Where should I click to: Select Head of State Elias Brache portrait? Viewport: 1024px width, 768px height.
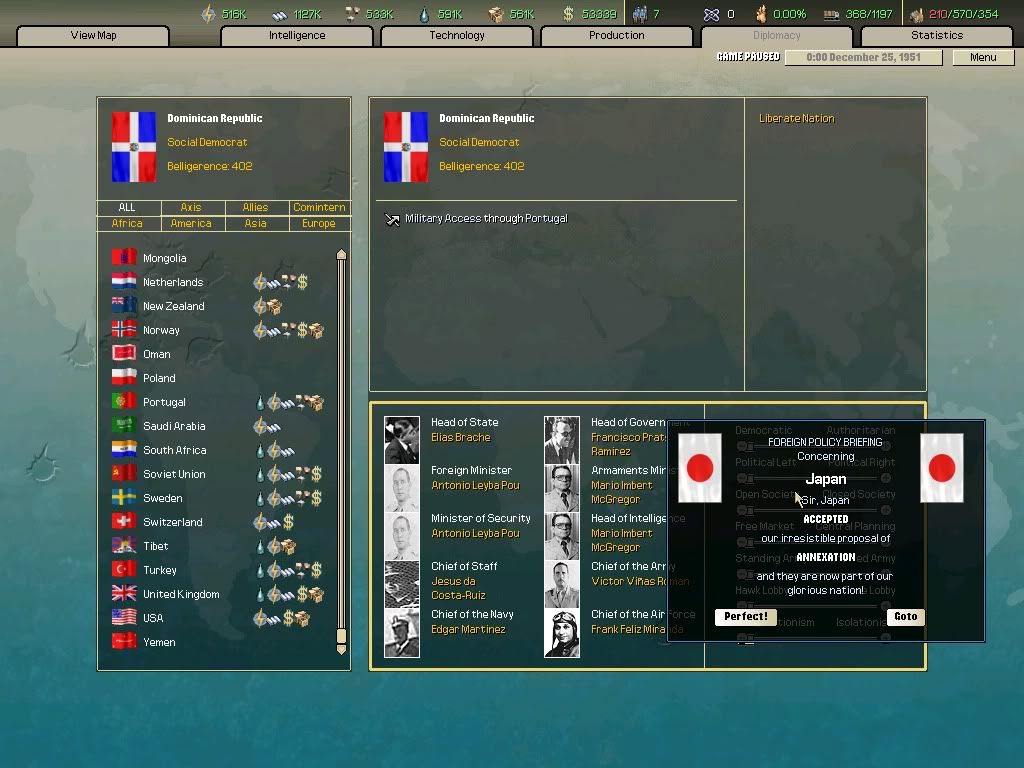402,439
